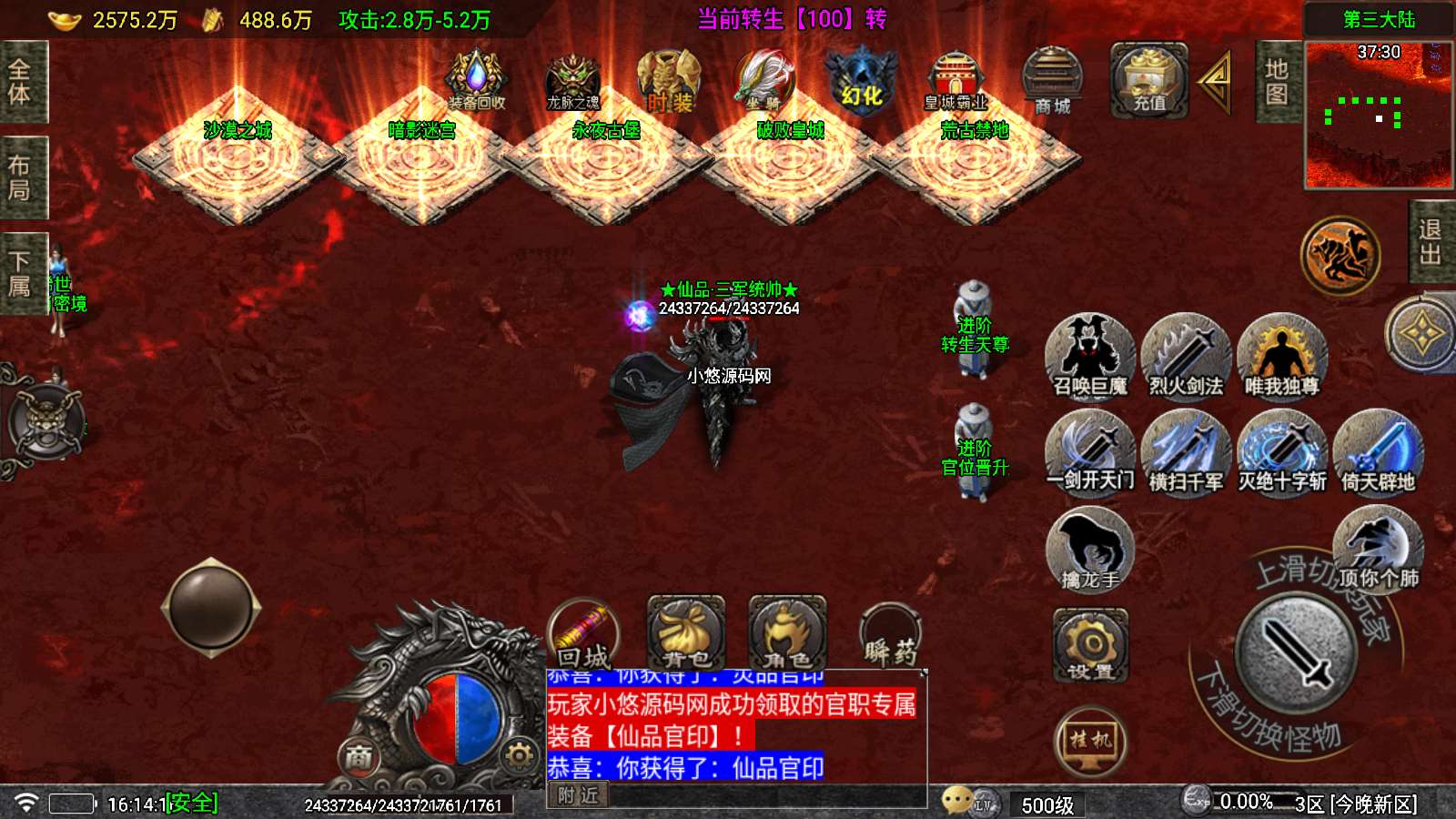Switch to the 全体 tab
1456x819 pixels.
coord(20,82)
